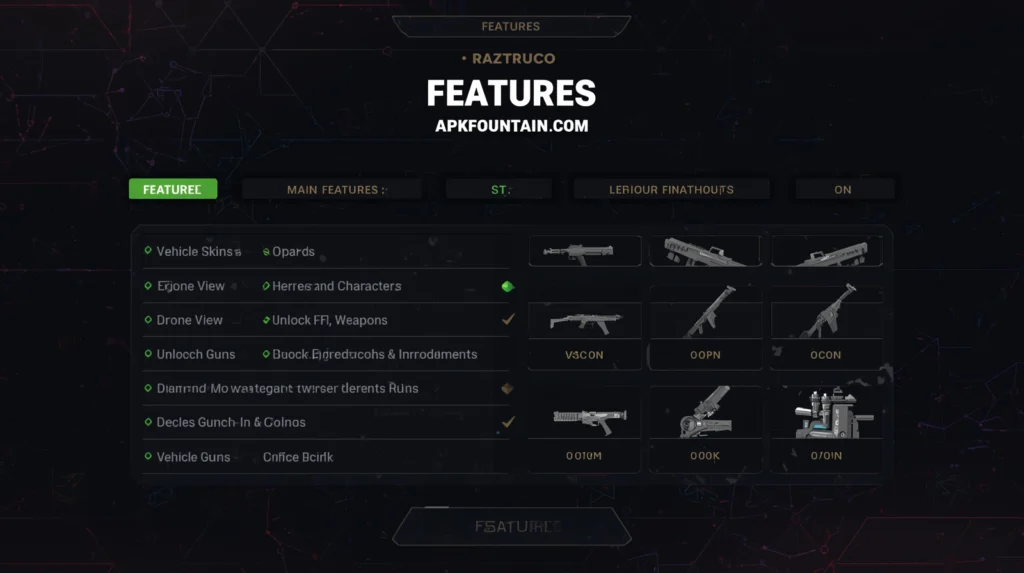Enable the Drone View option
The width and height of the screenshot is (1024, 573).
point(189,320)
